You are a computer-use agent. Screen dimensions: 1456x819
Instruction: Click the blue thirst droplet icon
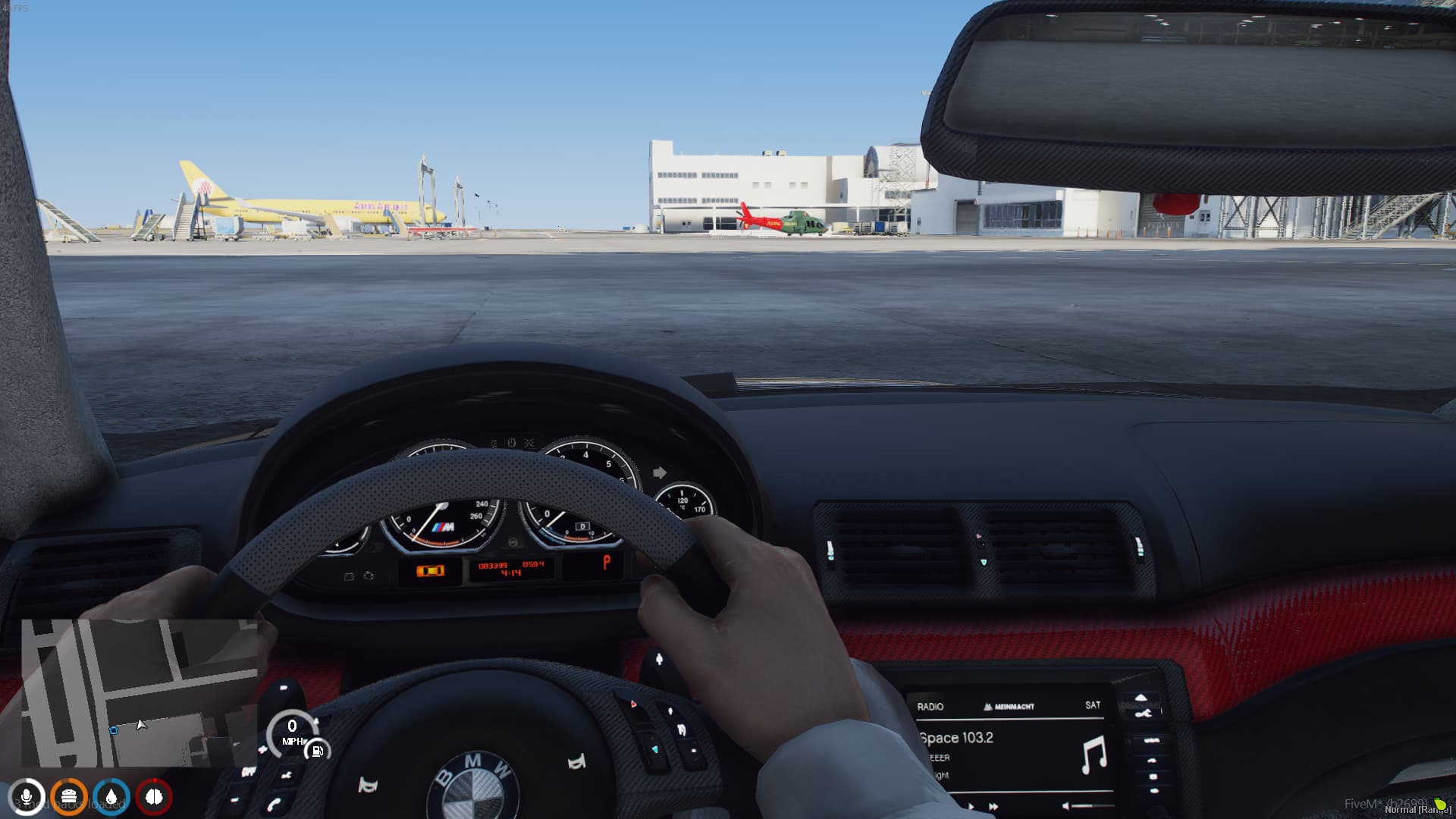point(111,797)
